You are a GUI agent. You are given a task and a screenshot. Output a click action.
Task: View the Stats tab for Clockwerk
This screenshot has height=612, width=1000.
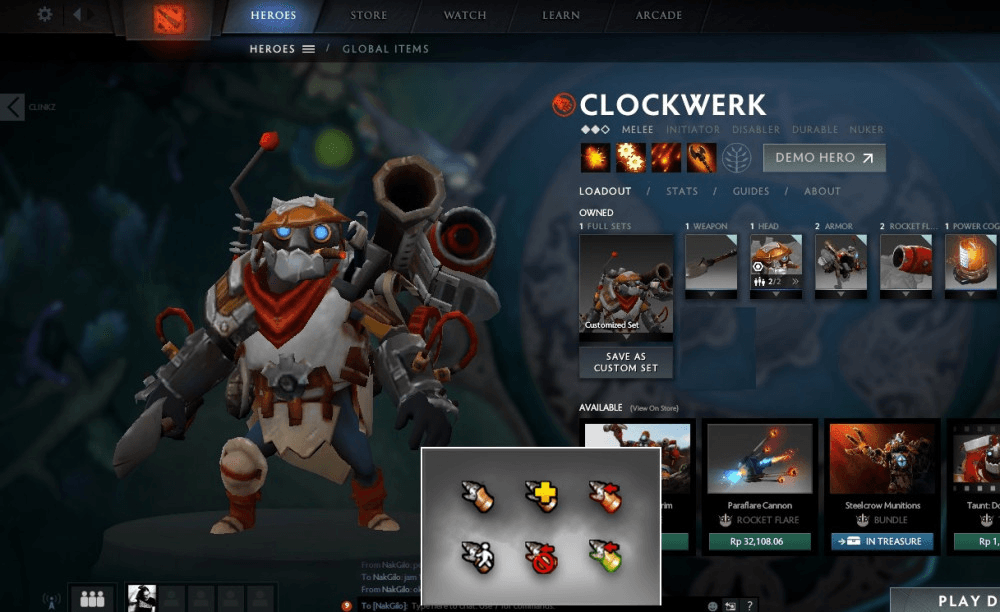click(x=682, y=191)
